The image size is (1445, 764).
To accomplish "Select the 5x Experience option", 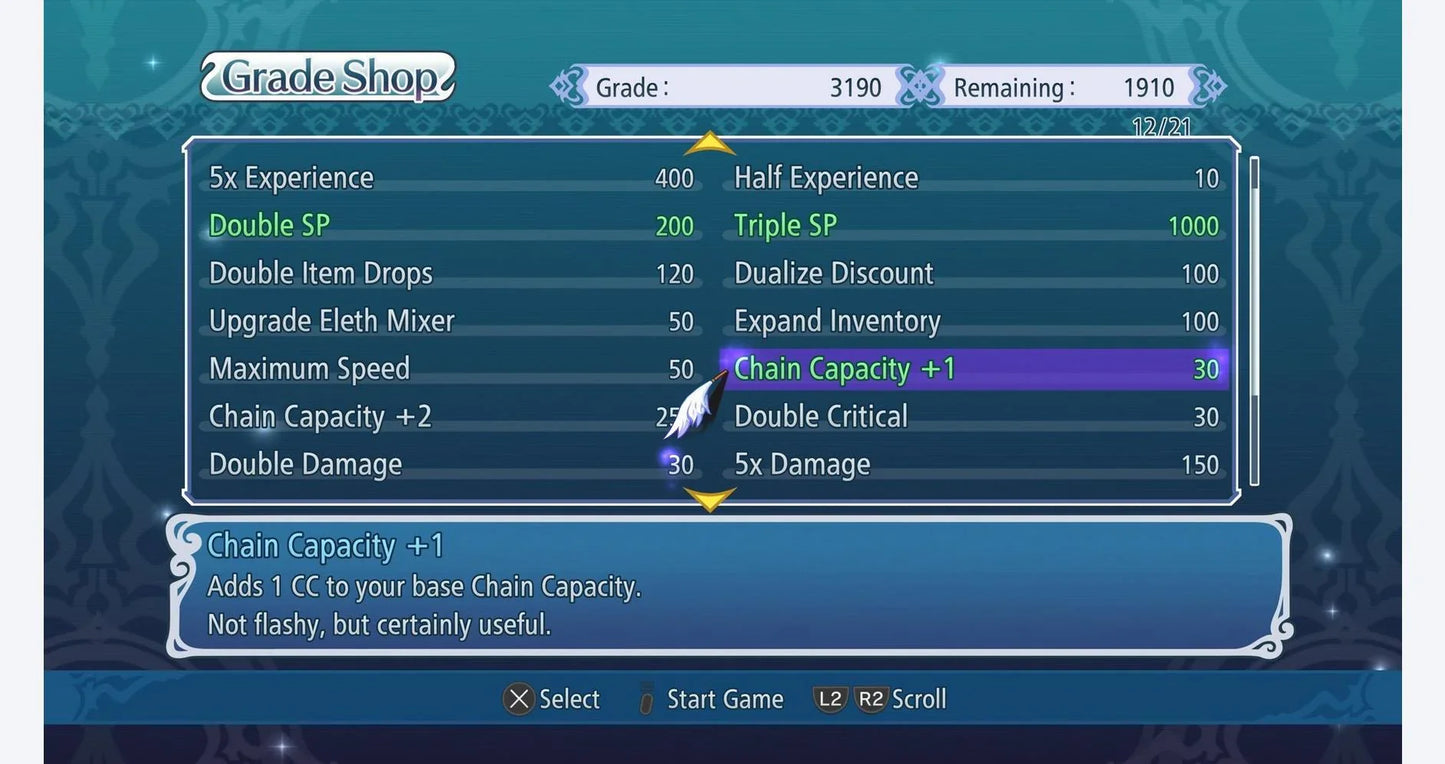I will coord(291,177).
